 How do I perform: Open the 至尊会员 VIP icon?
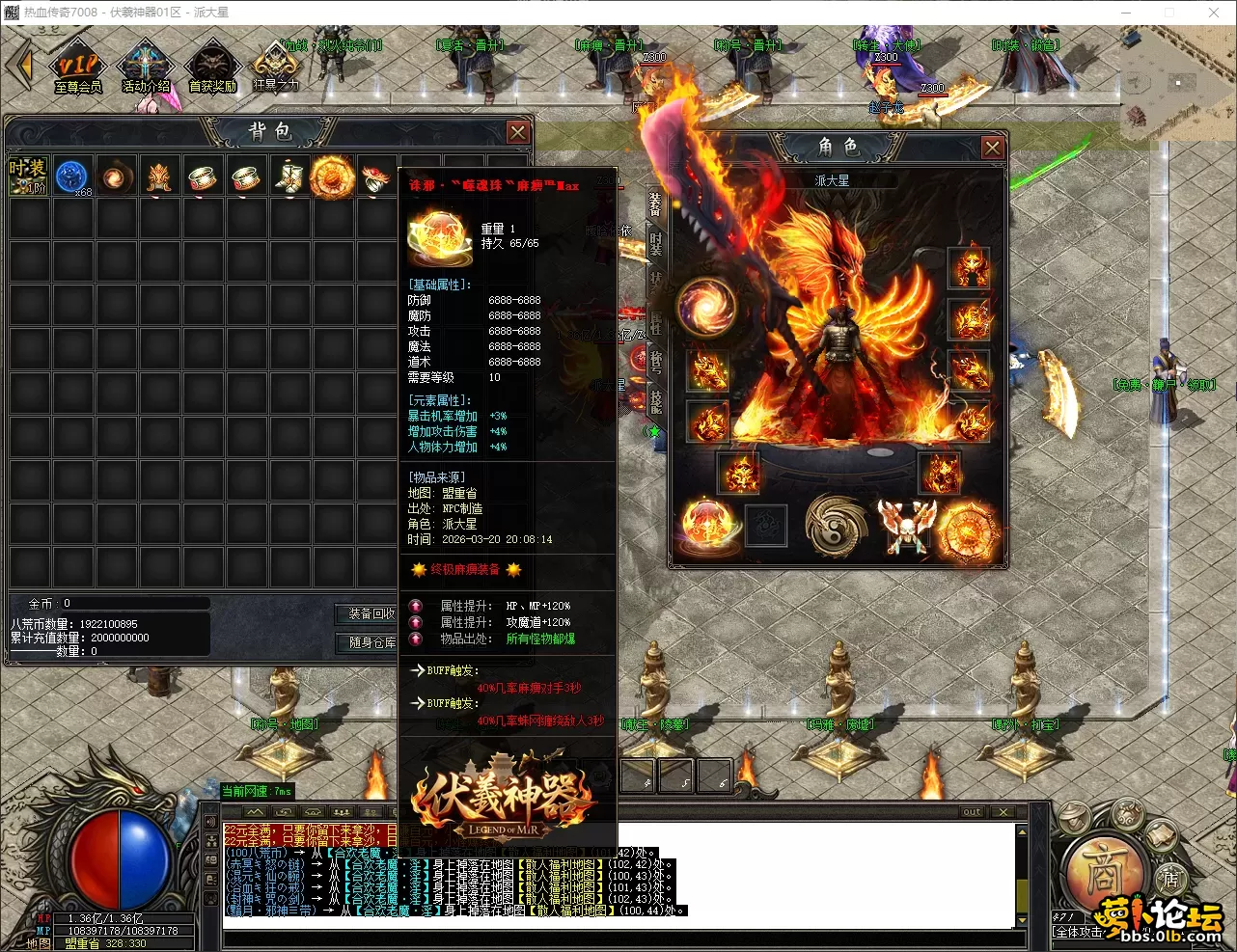click(x=77, y=69)
